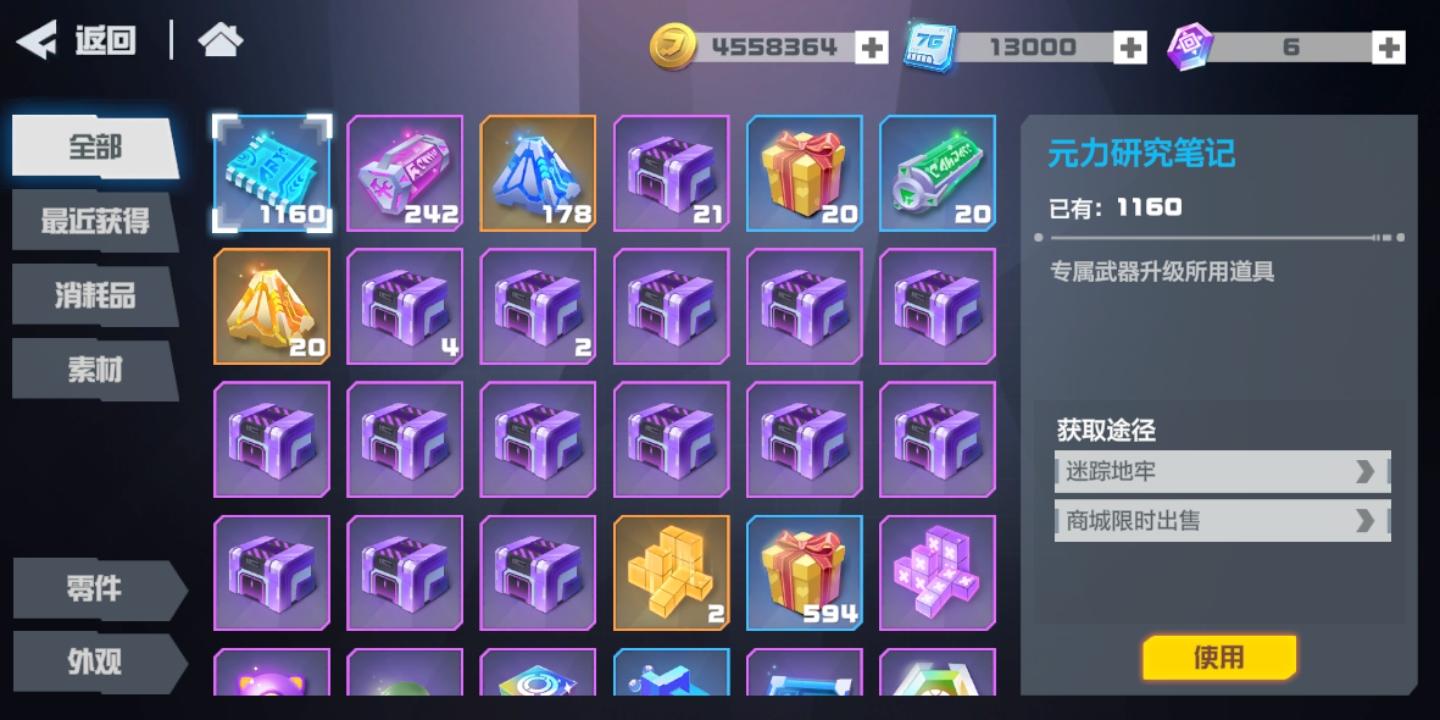
Task: Expand the 商城限时出售 entry
Action: [1220, 520]
